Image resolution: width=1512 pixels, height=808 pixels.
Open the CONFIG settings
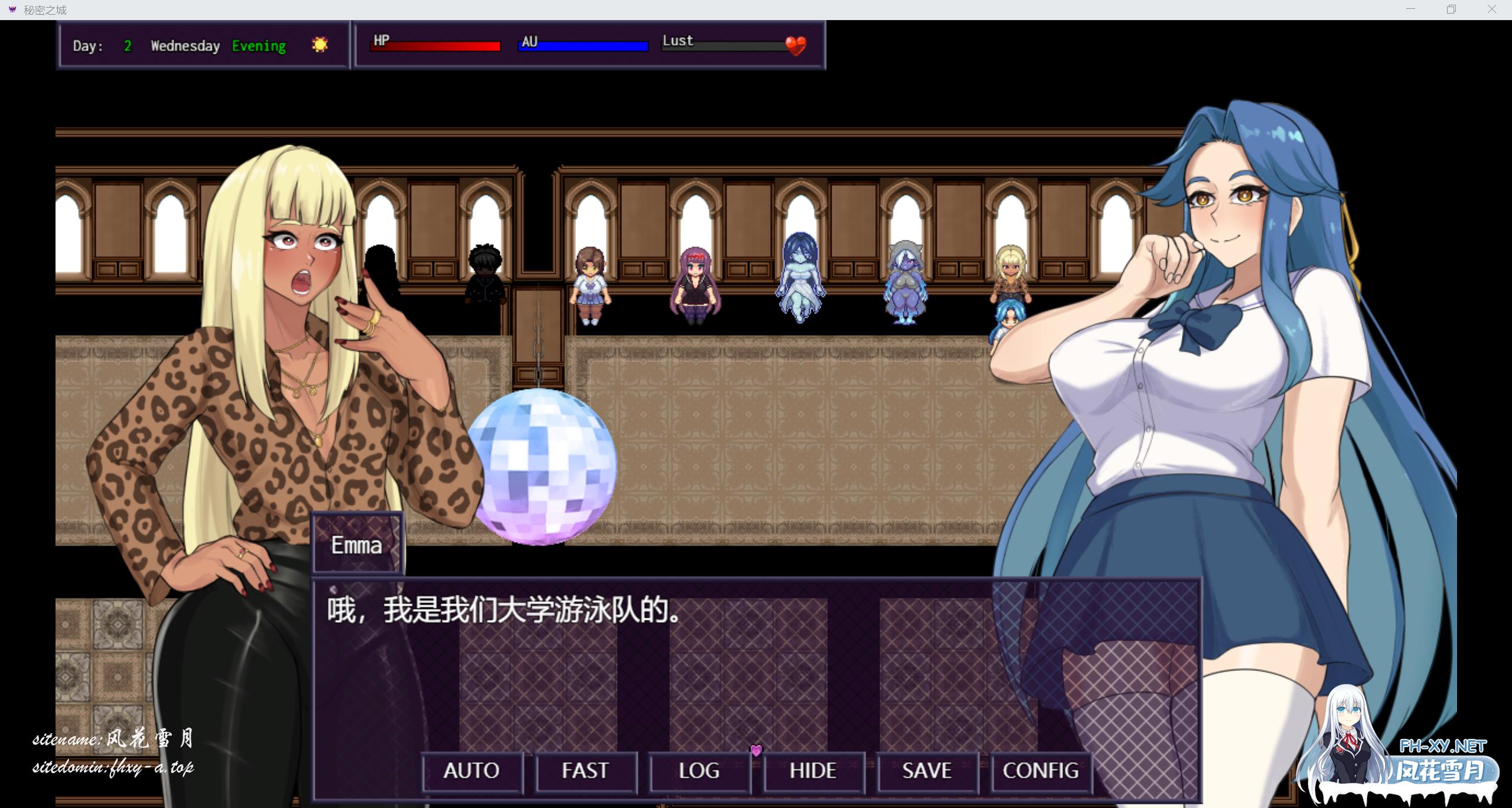point(1041,771)
